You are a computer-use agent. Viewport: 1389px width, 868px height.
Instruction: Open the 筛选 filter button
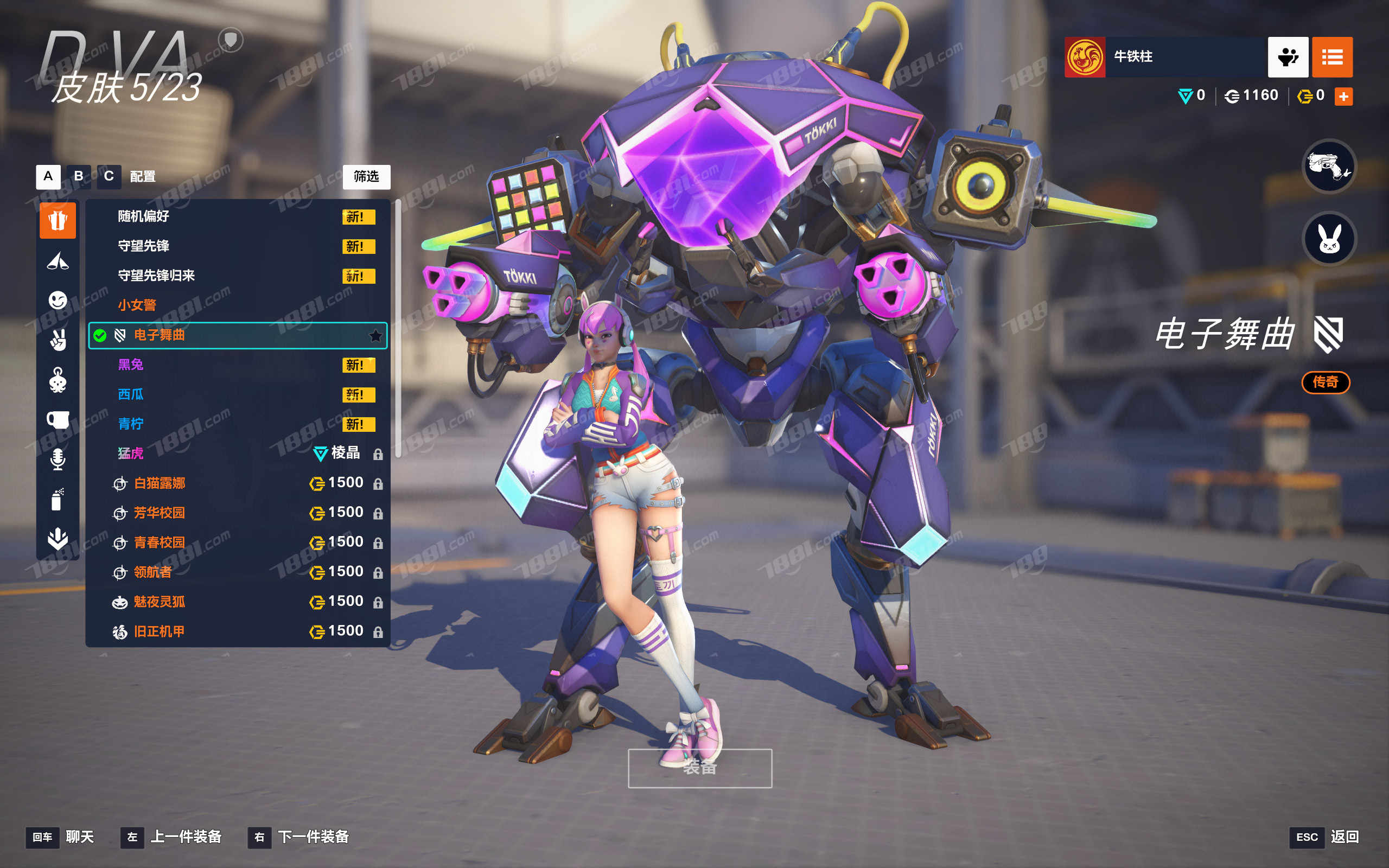click(366, 177)
